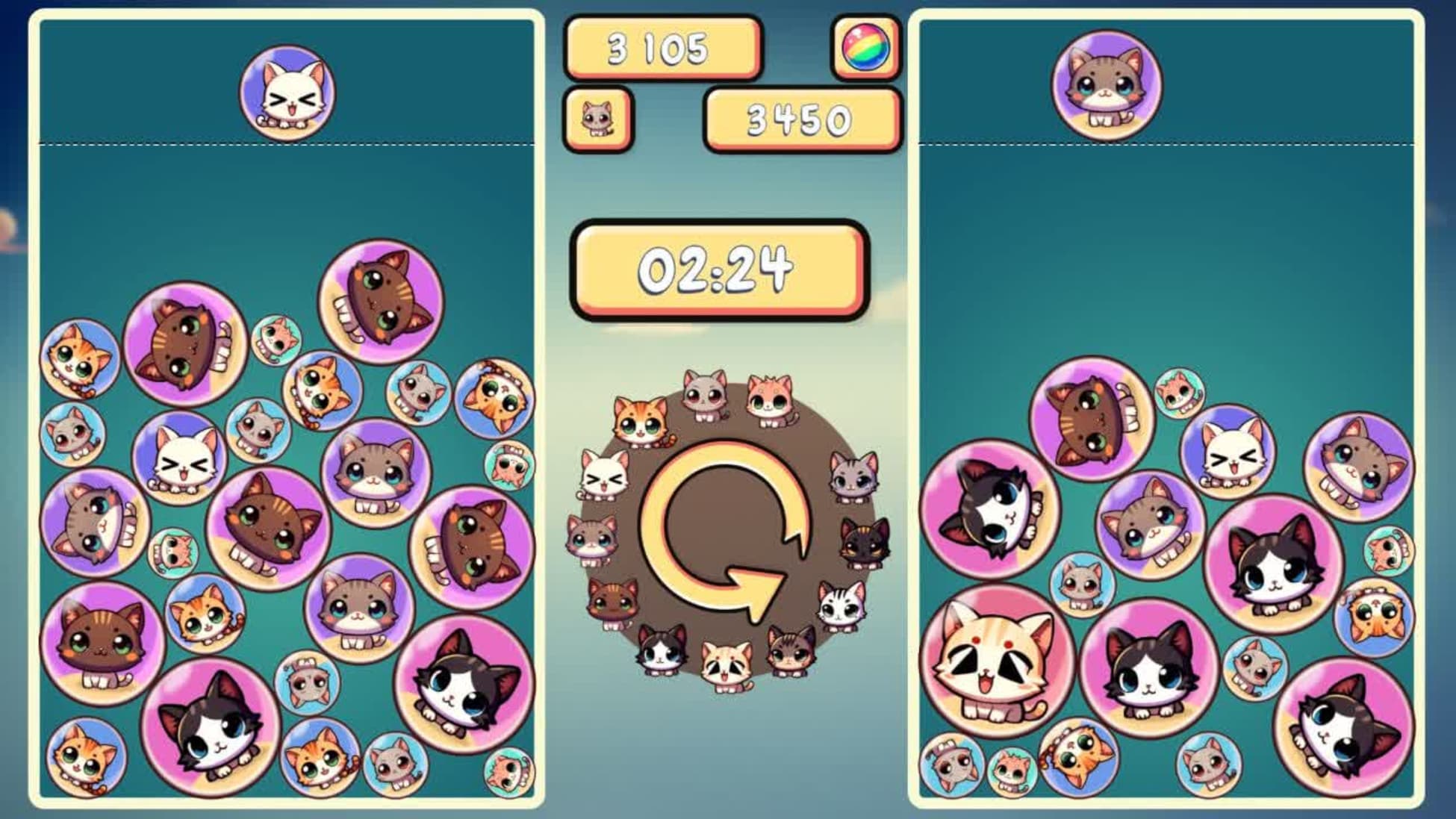Screen dimensions: 1456x819
Task: Select the orange tabby kitten on the evolution wheel
Action: (638, 422)
